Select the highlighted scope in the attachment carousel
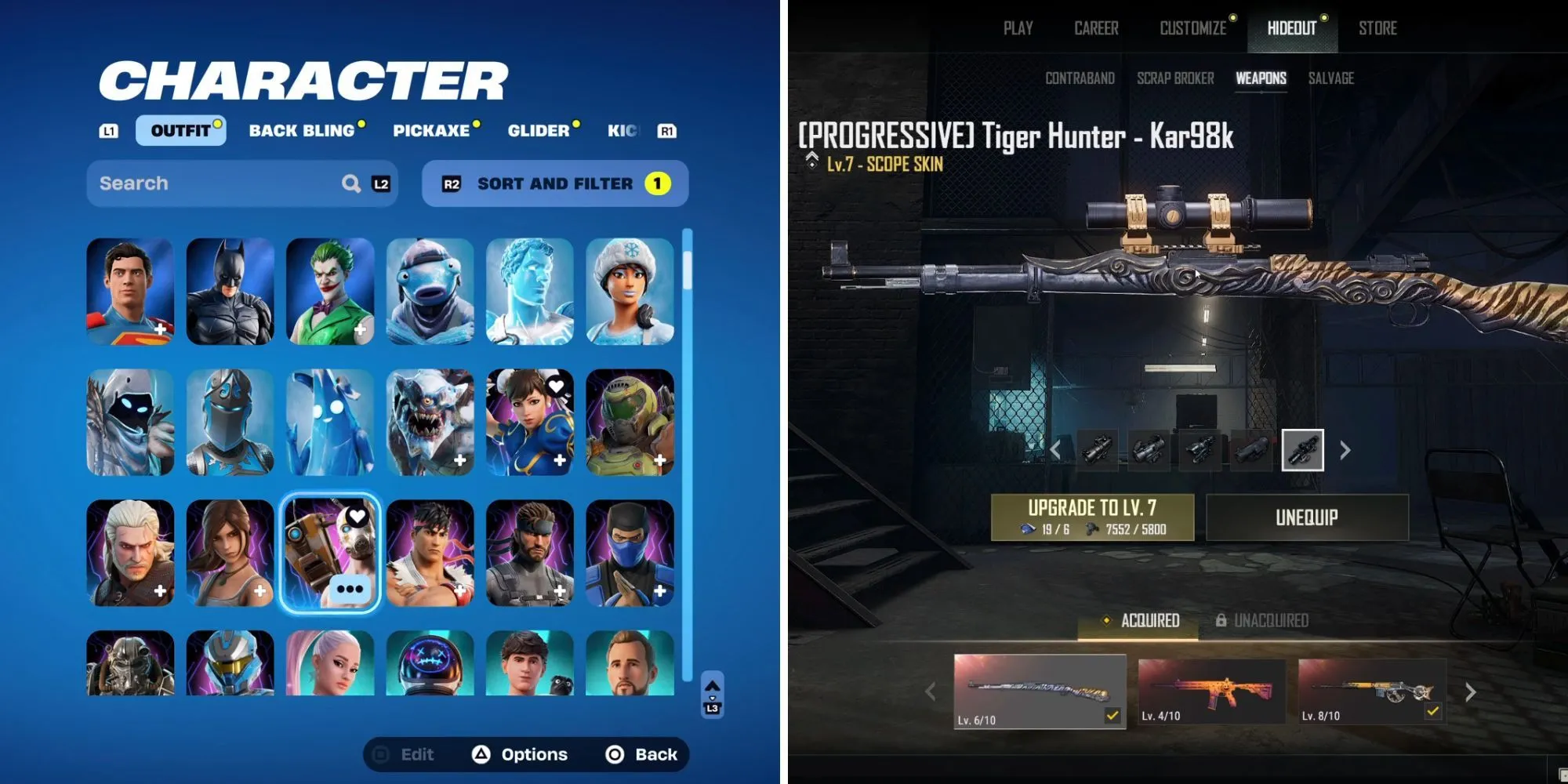 [x=1301, y=450]
